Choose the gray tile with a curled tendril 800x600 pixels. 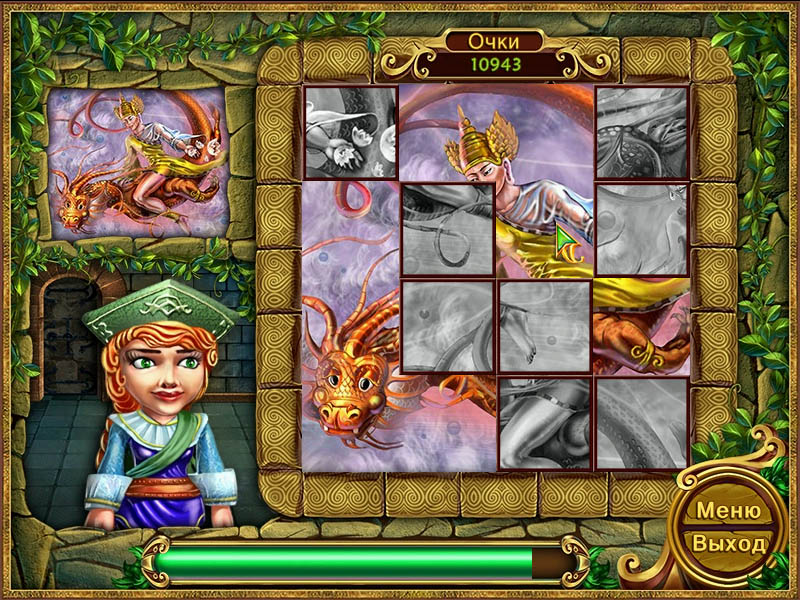tap(448, 229)
